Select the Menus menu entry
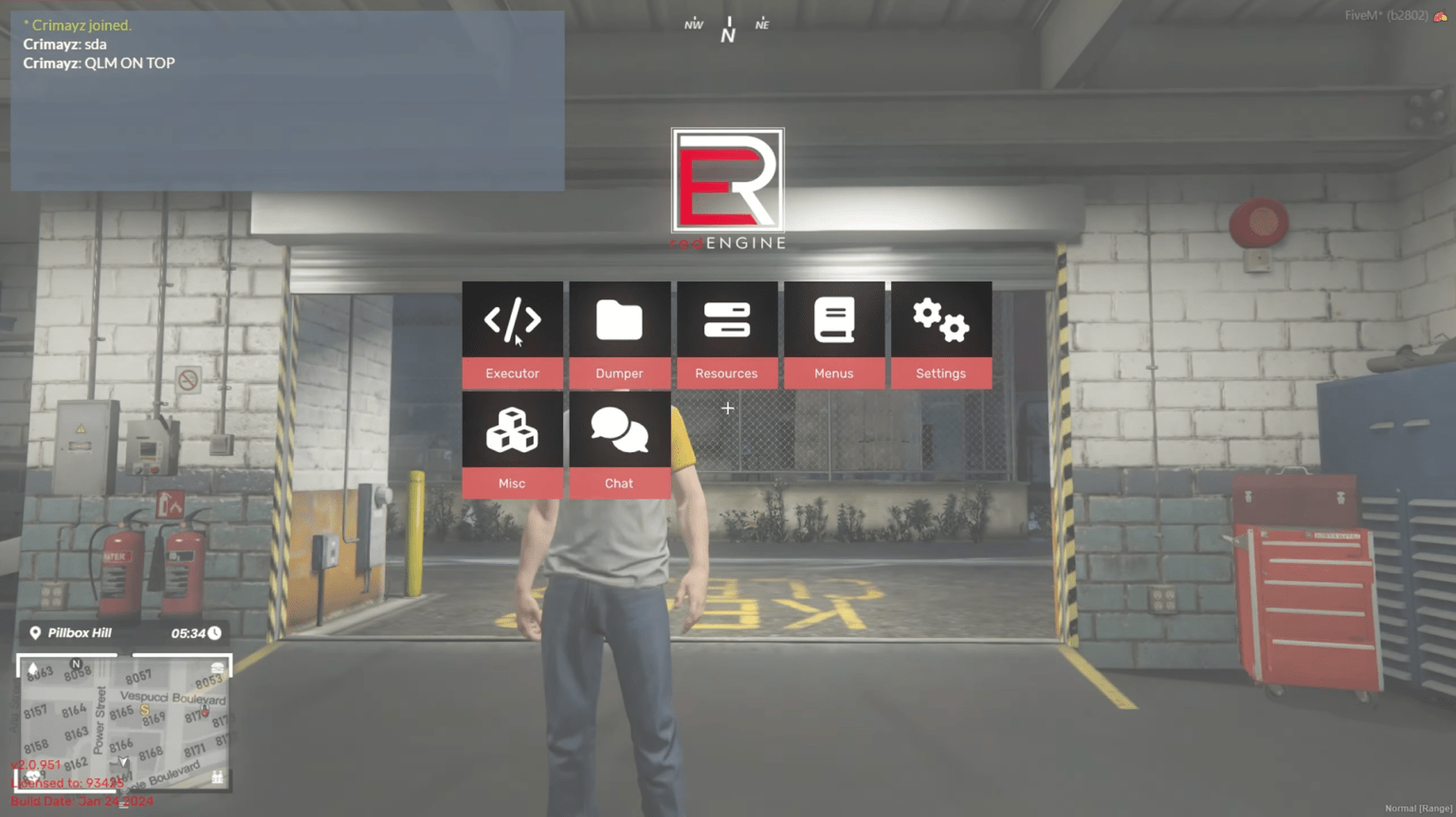 834,372
